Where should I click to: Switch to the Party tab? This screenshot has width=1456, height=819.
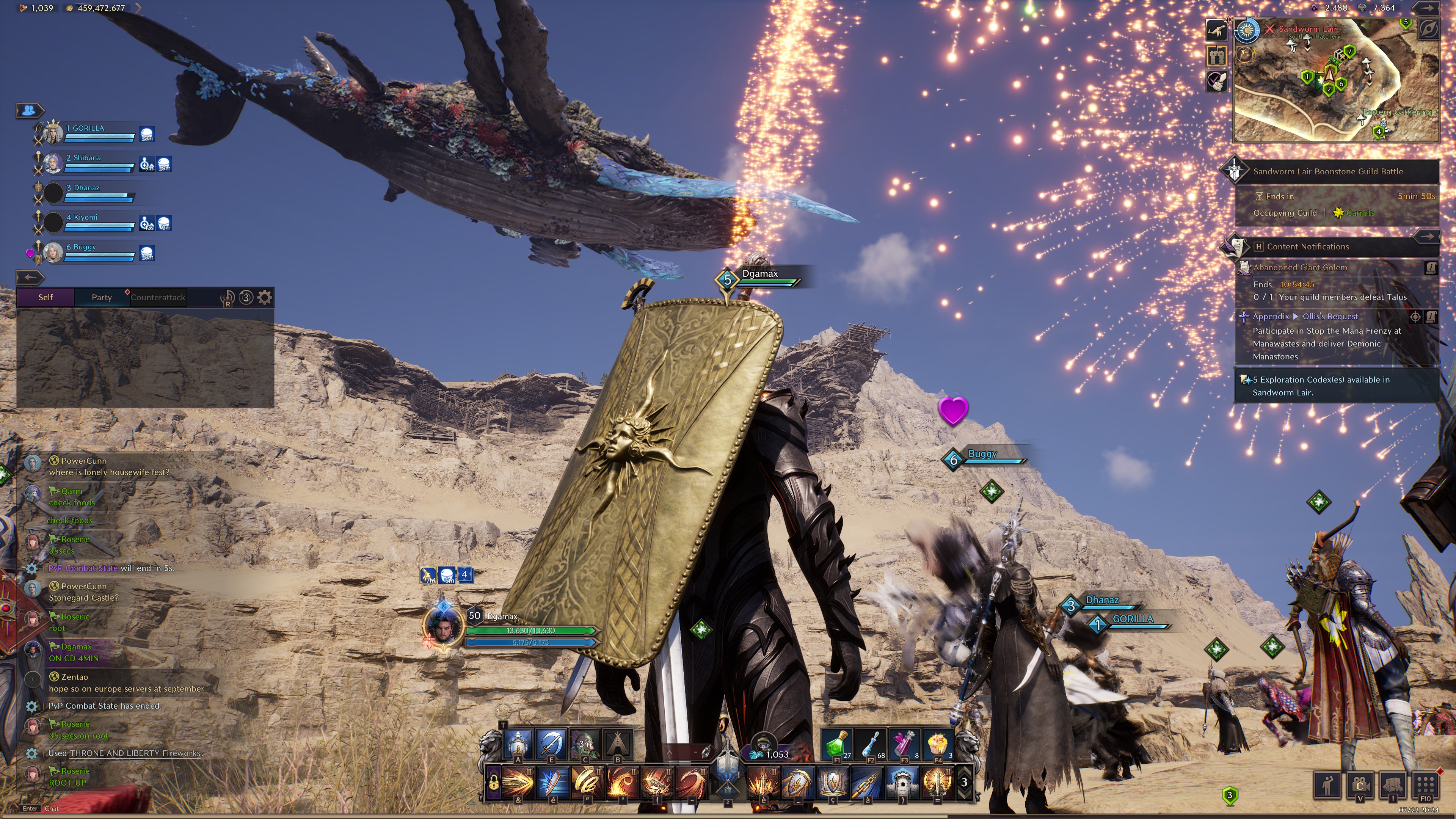[102, 297]
